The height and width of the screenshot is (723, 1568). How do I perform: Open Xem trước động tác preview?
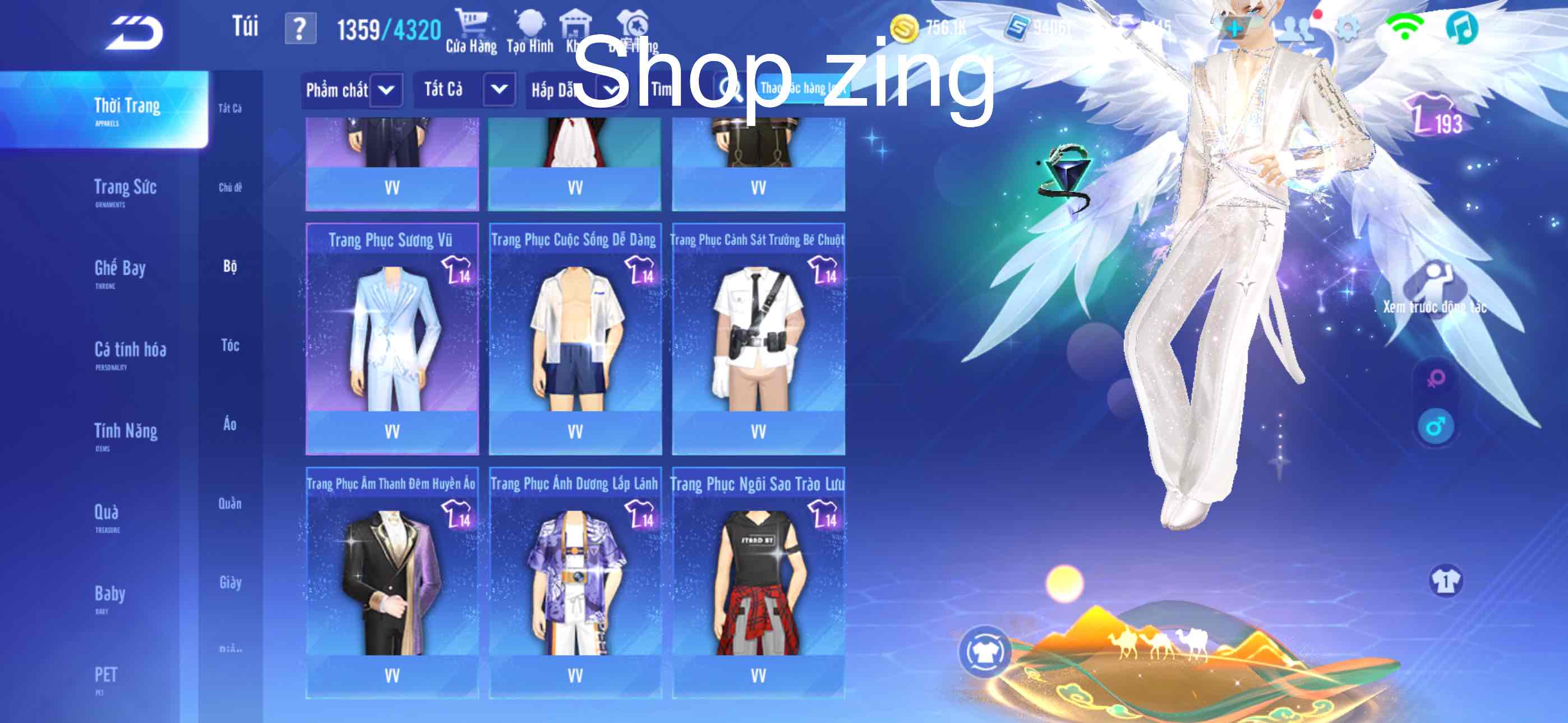1434,289
